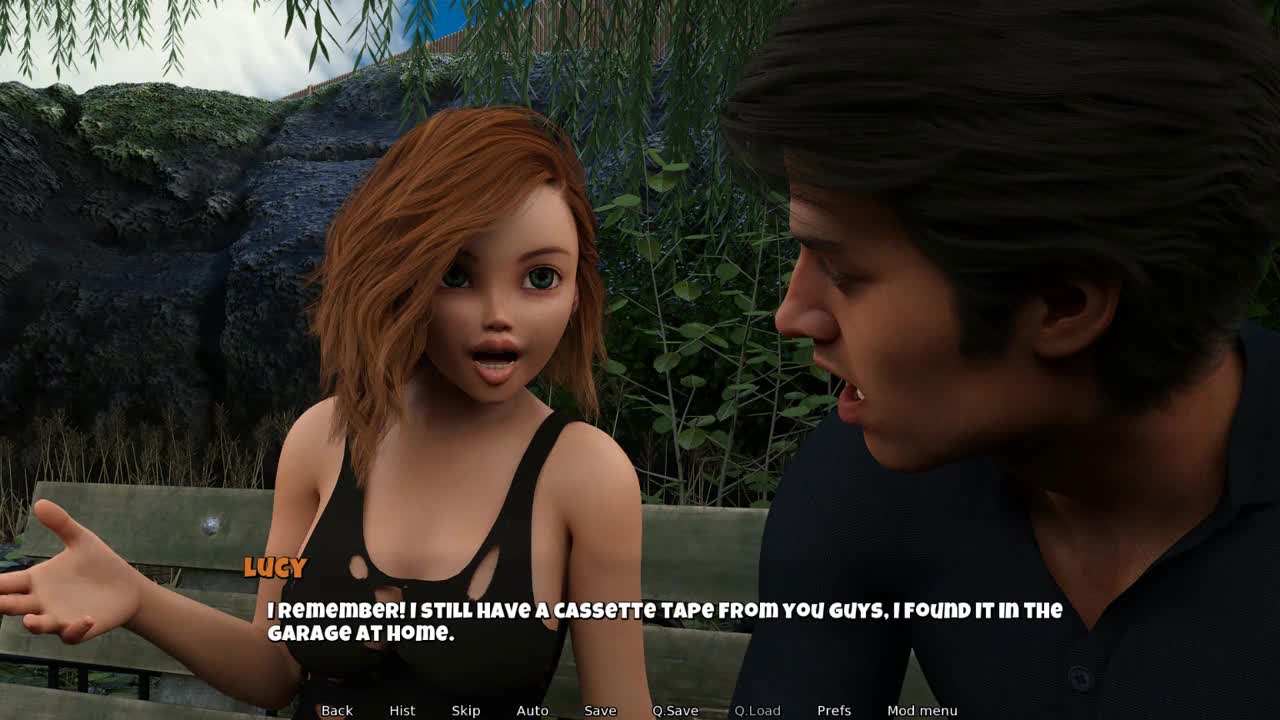
Task: Click Q.Load to quick load
Action: tap(757, 710)
